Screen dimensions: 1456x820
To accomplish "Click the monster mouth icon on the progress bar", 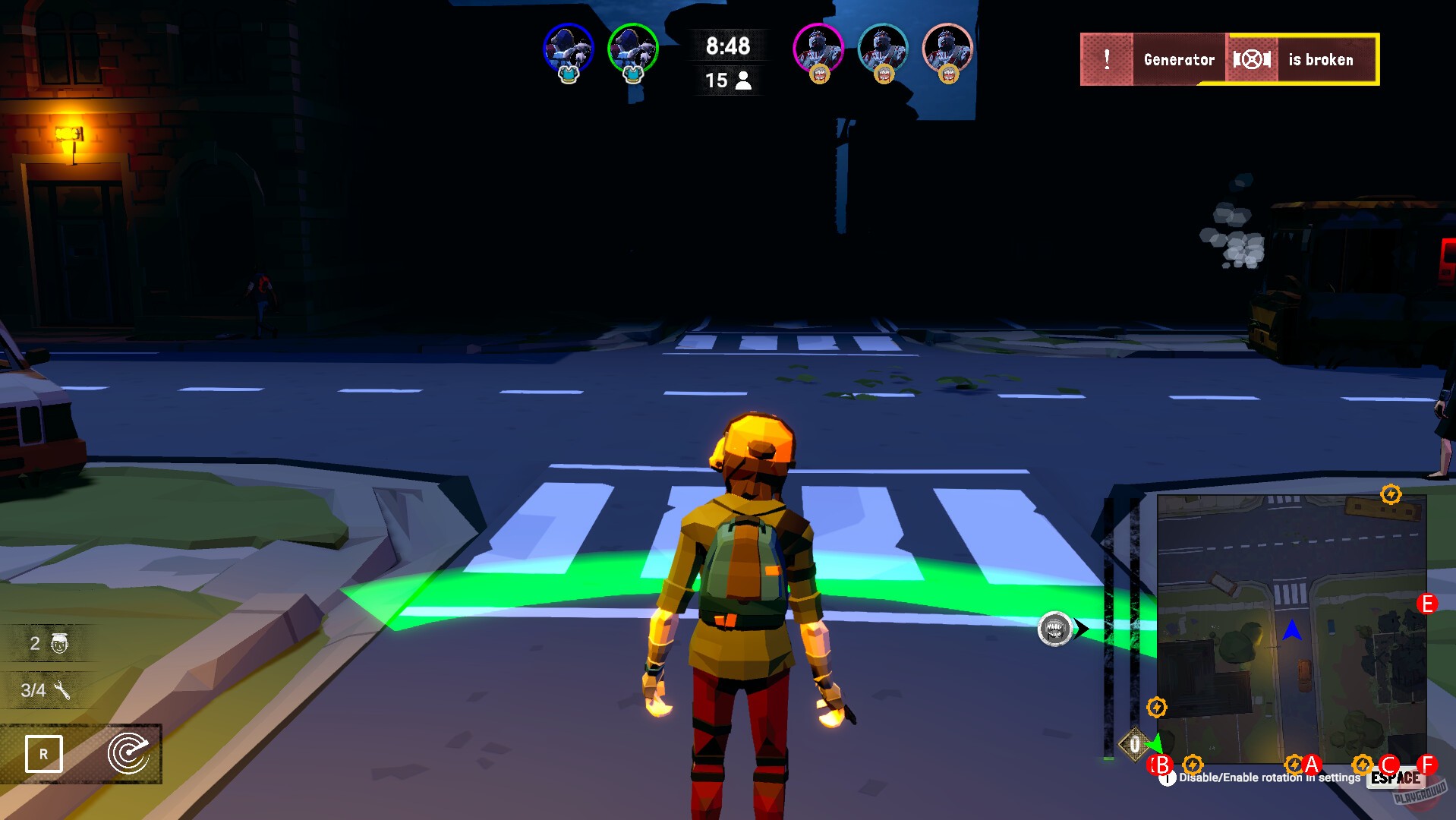I will point(1054,629).
